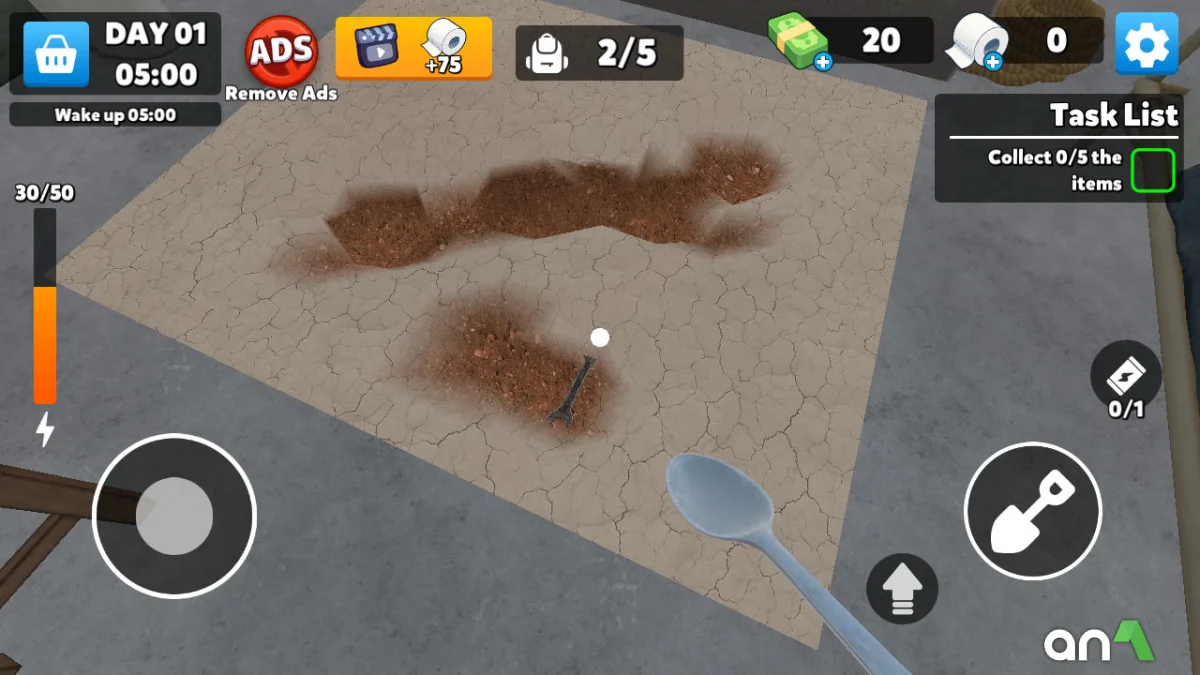Use the energy ticket item
Image resolution: width=1200 pixels, height=675 pixels.
1126,376
